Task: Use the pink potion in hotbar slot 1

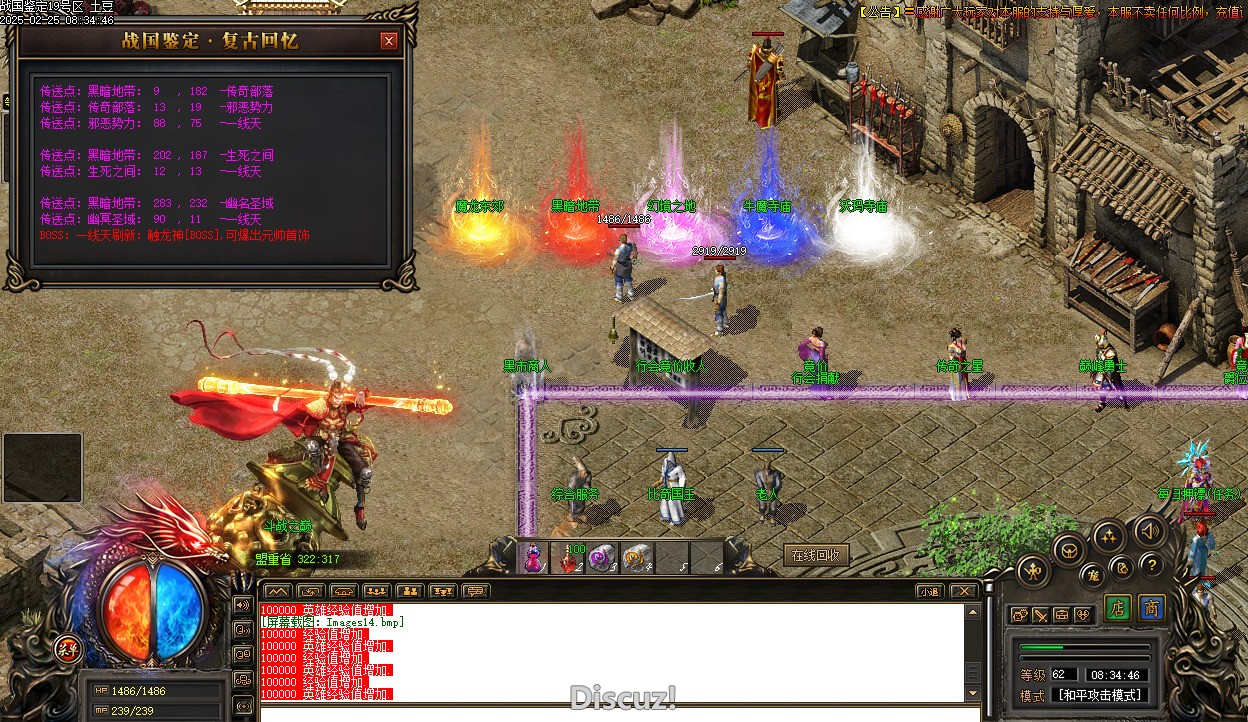Action: (x=536, y=558)
